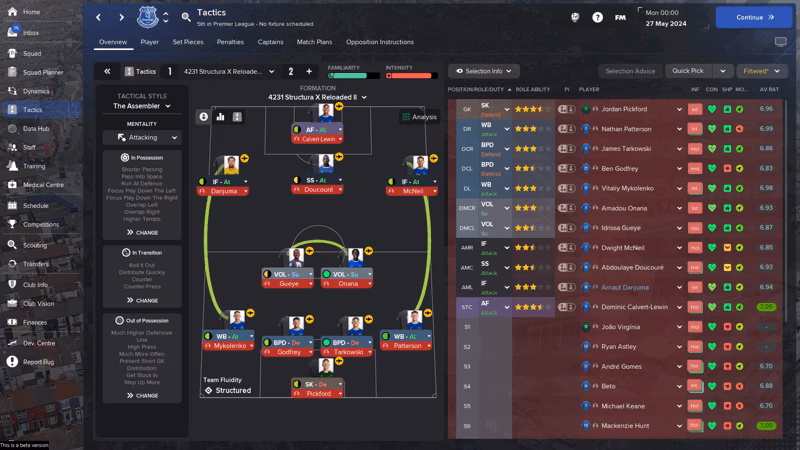800x450 pixels.
Task: Toggle the Analysis pitch view
Action: [x=419, y=117]
